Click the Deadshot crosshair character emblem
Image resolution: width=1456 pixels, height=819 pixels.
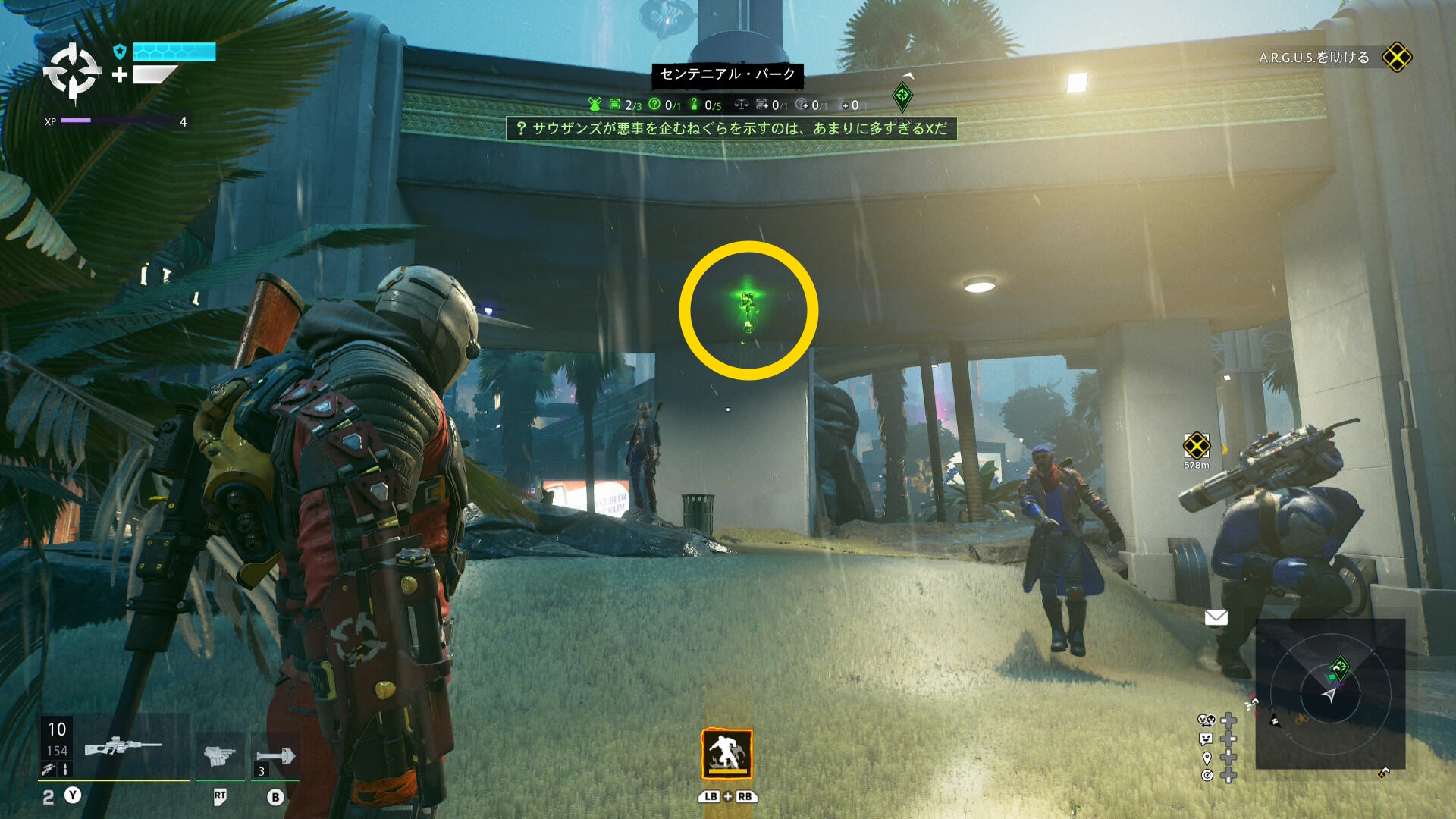click(72, 71)
